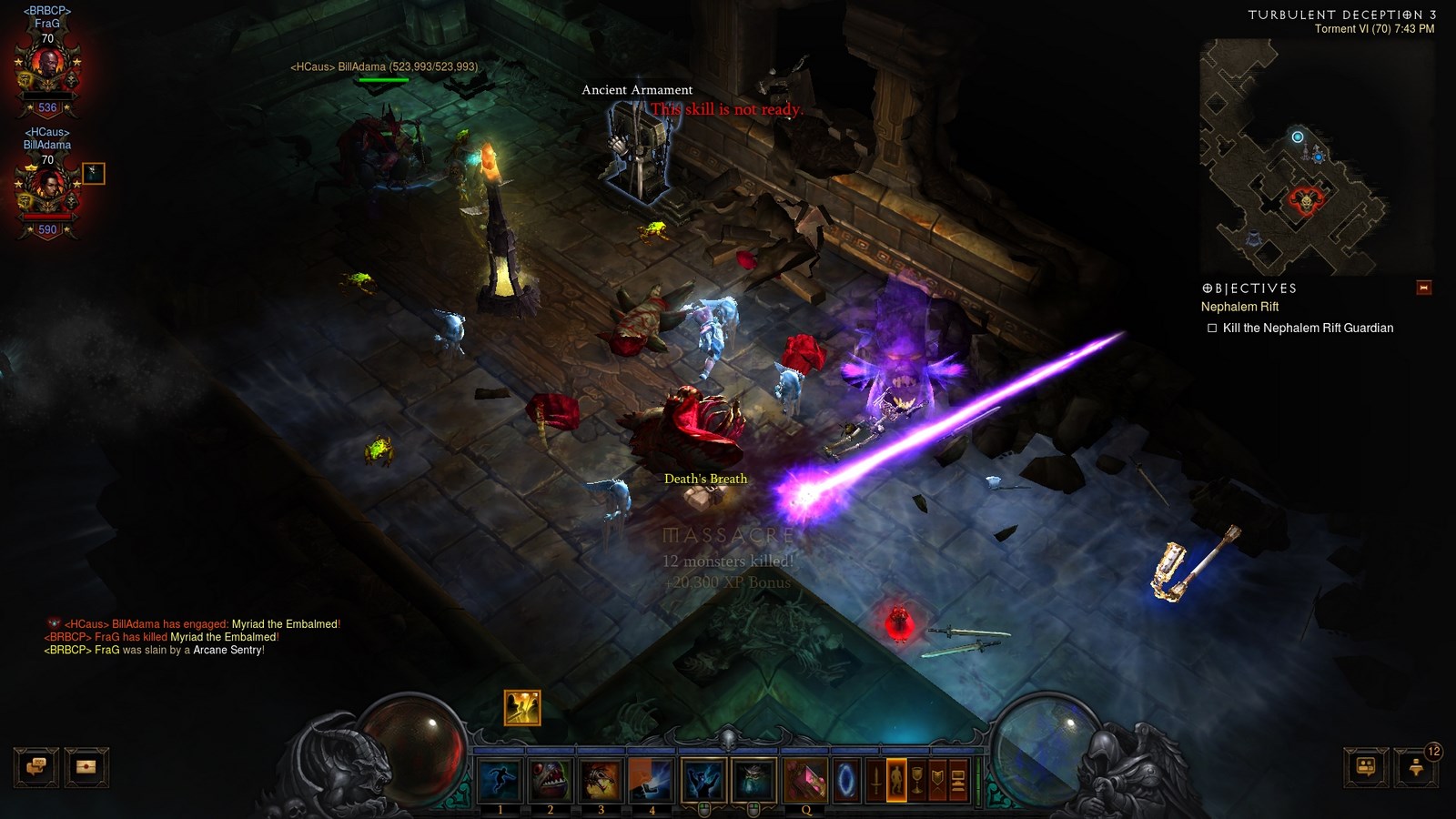Open the game menu button
1456x819 pixels.
pos(958,780)
